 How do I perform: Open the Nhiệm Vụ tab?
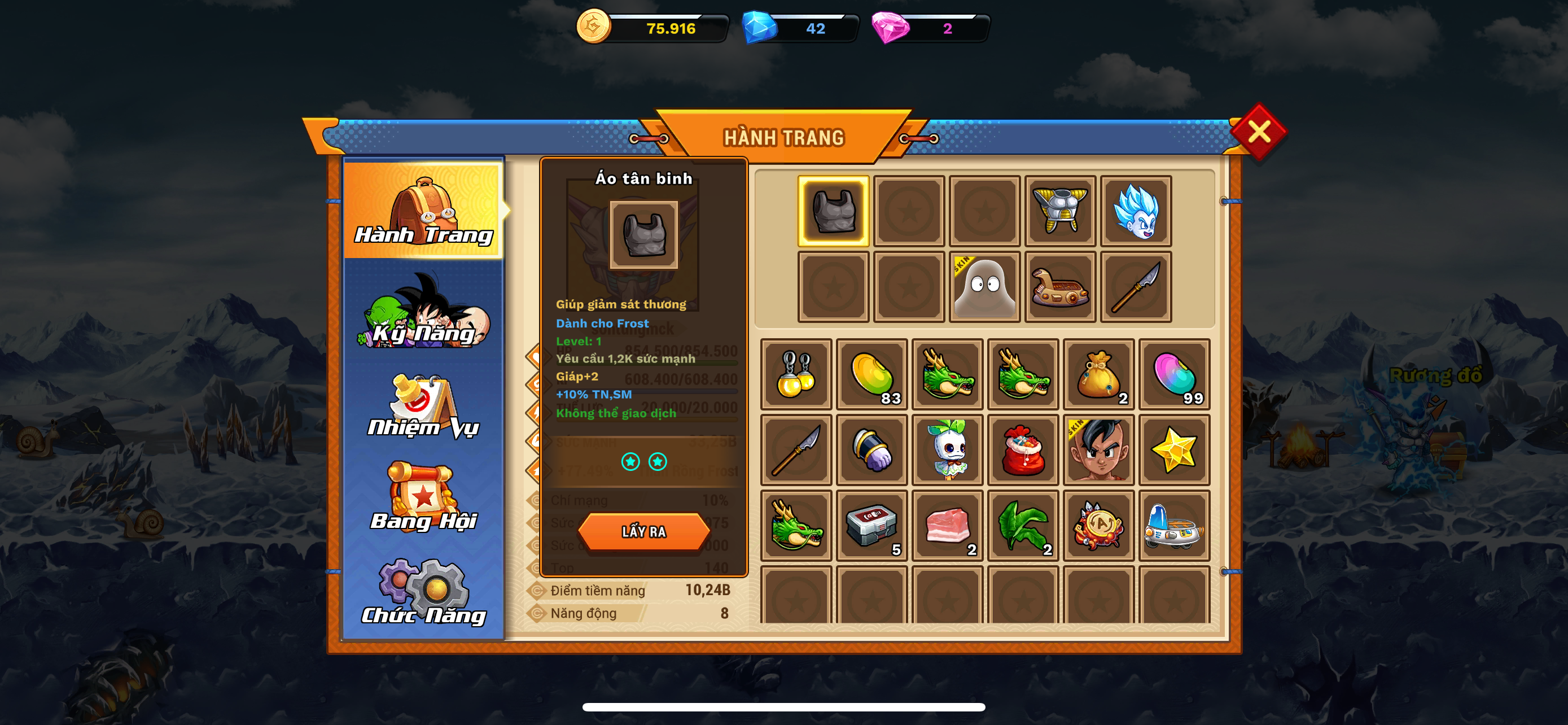(x=424, y=406)
